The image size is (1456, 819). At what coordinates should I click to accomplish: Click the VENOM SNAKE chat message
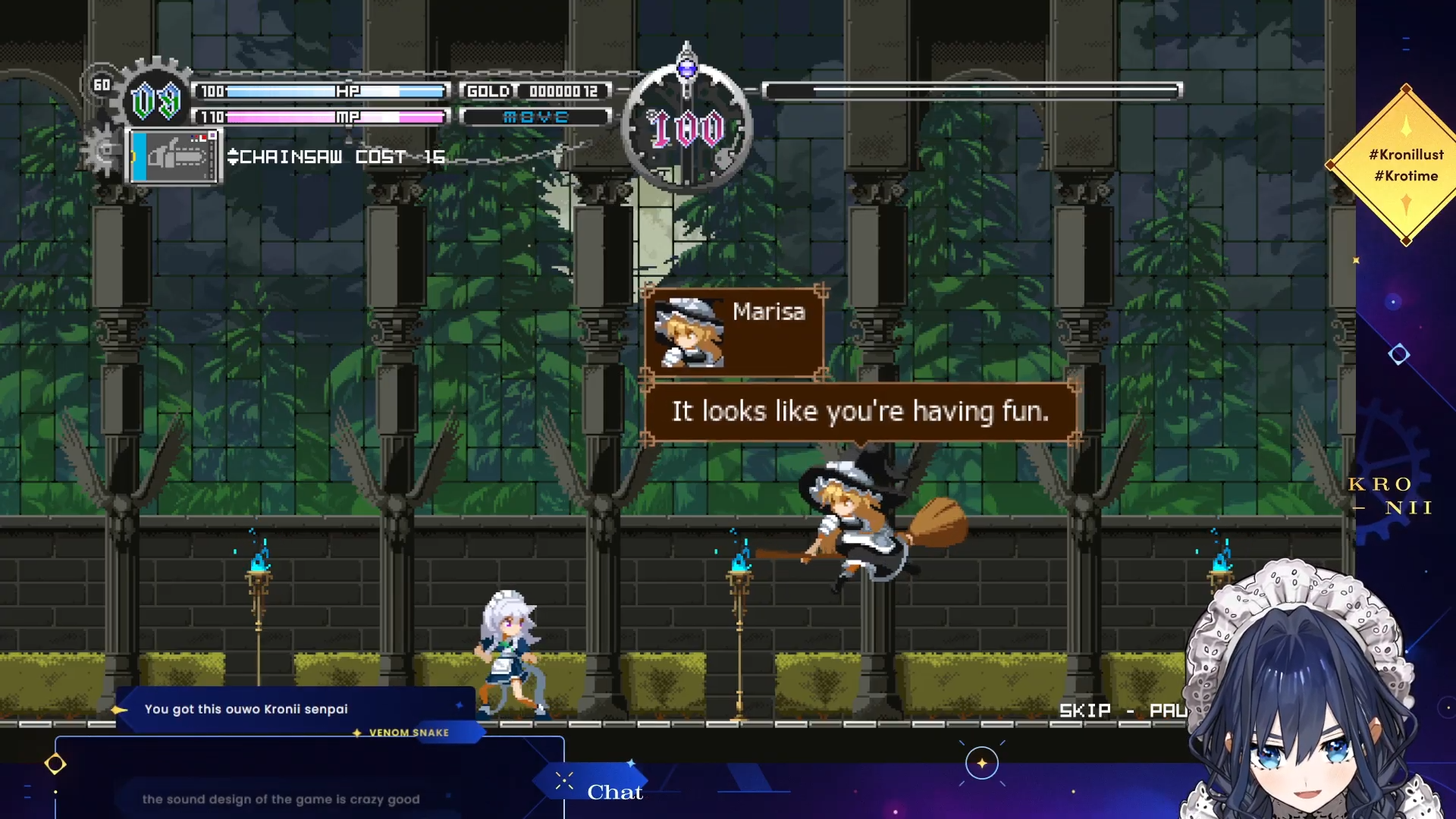[294, 710]
